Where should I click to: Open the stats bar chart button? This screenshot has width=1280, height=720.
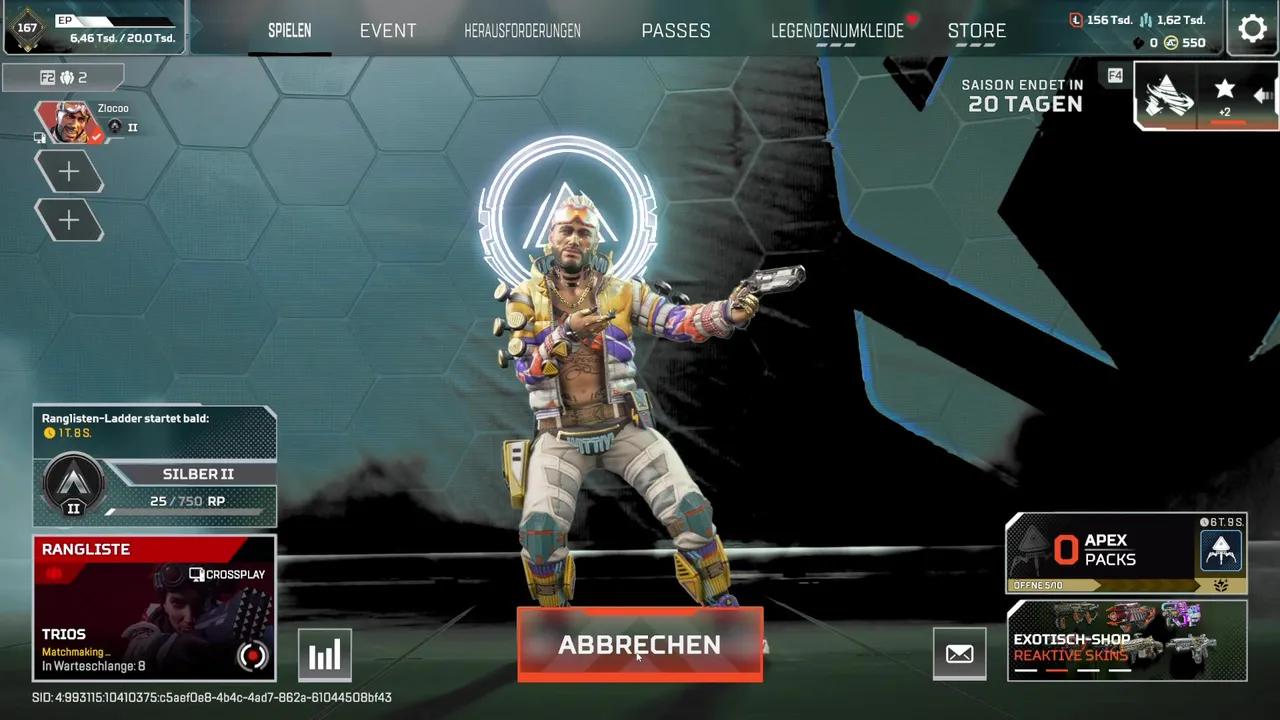point(325,655)
